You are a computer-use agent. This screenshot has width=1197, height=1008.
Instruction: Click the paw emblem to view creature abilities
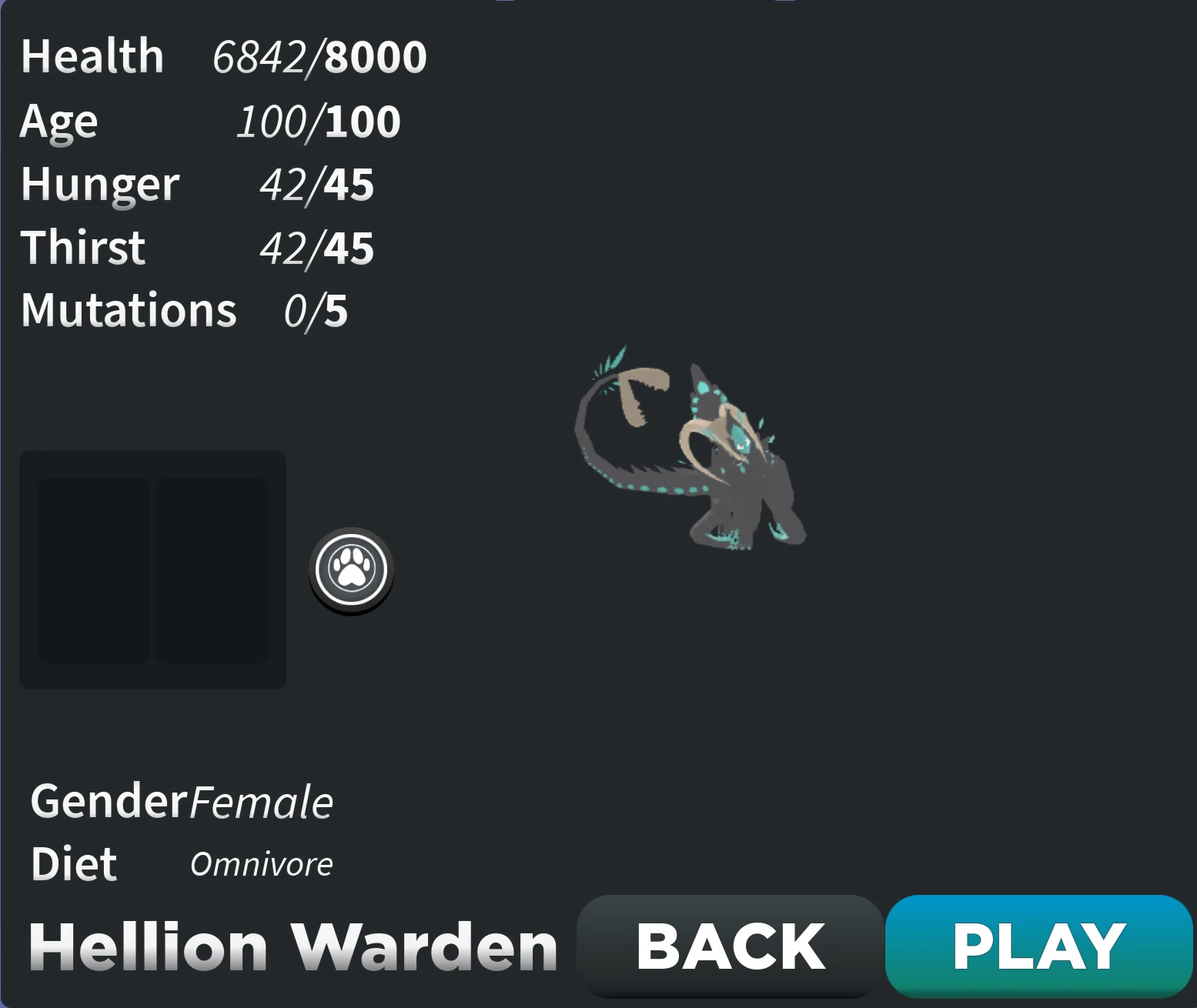point(350,569)
